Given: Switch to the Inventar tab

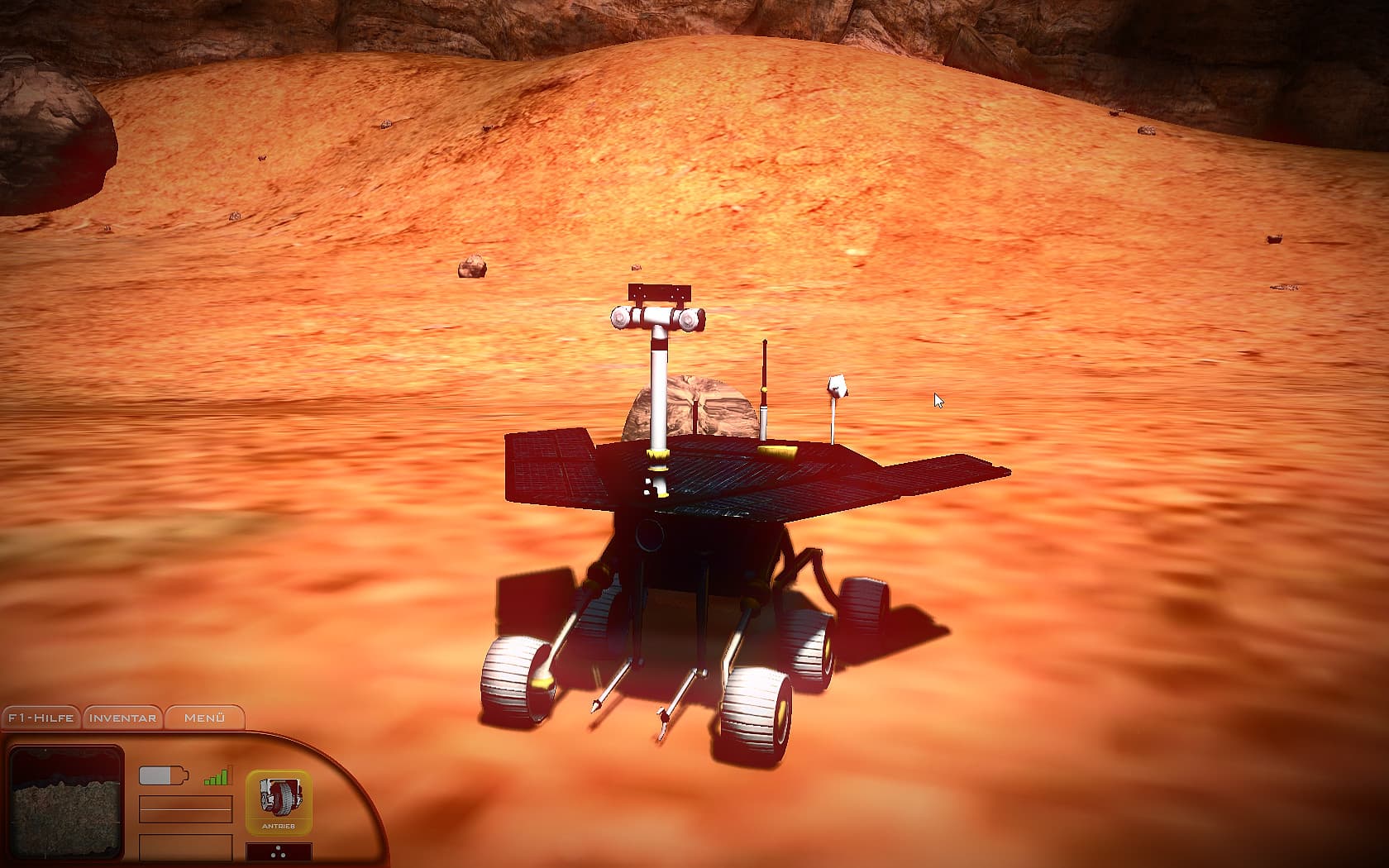Looking at the screenshot, I should click(x=121, y=718).
